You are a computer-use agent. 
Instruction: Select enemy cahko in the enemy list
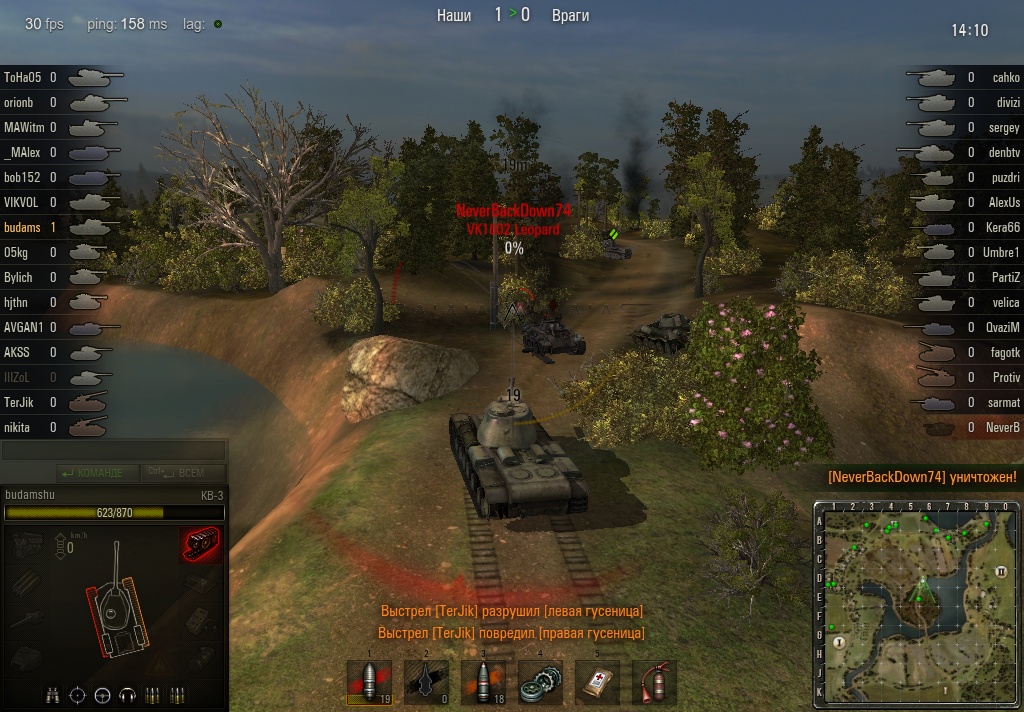point(1005,77)
